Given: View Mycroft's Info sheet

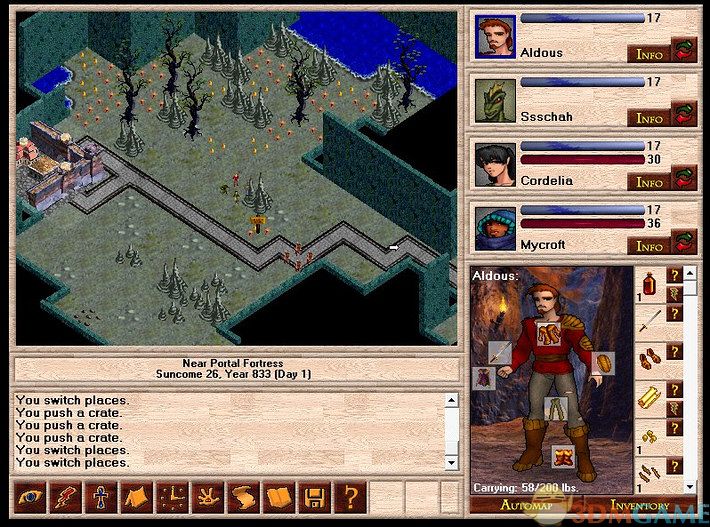Looking at the screenshot, I should [650, 246].
